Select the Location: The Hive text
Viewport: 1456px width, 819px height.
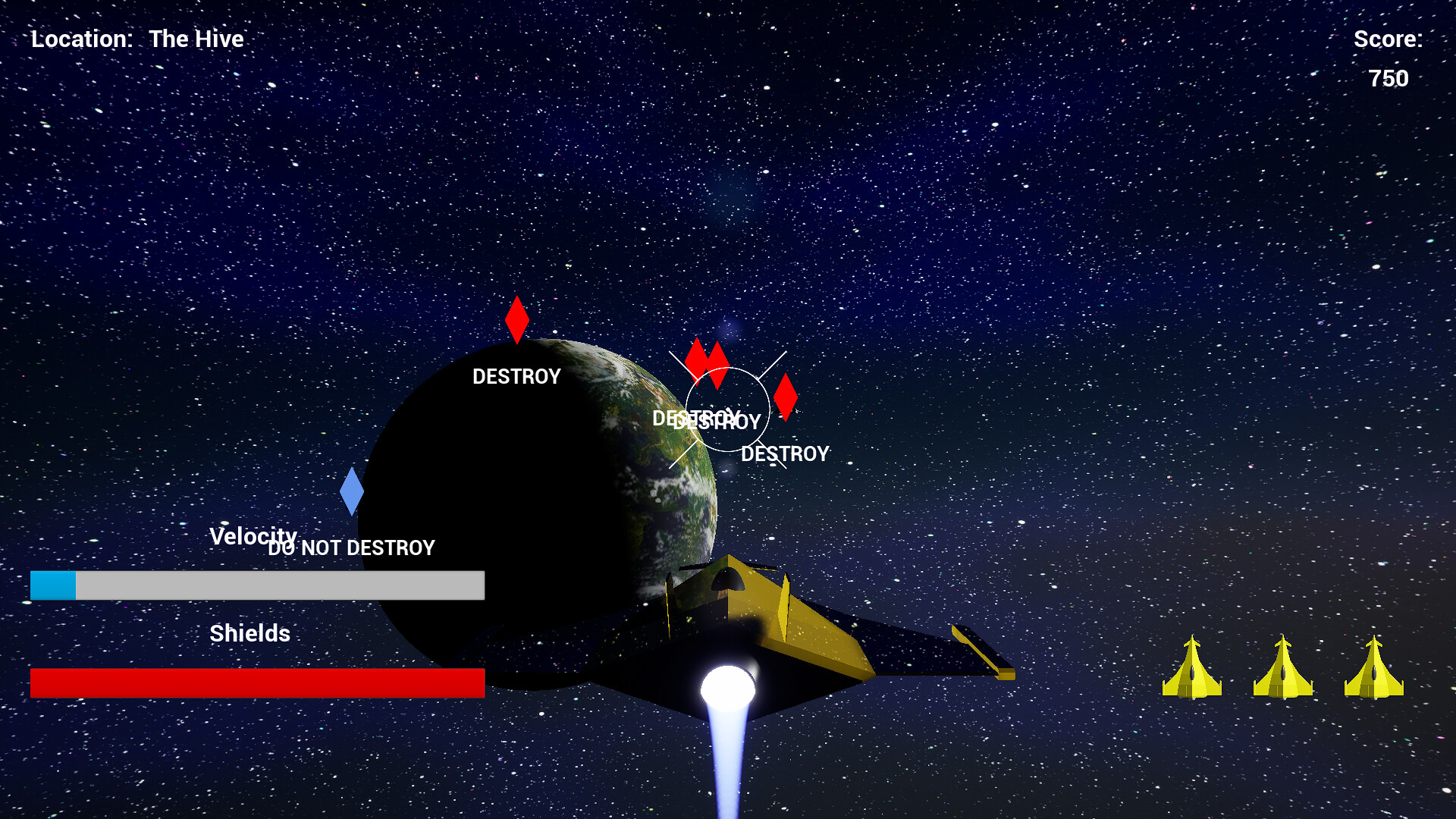tap(137, 39)
